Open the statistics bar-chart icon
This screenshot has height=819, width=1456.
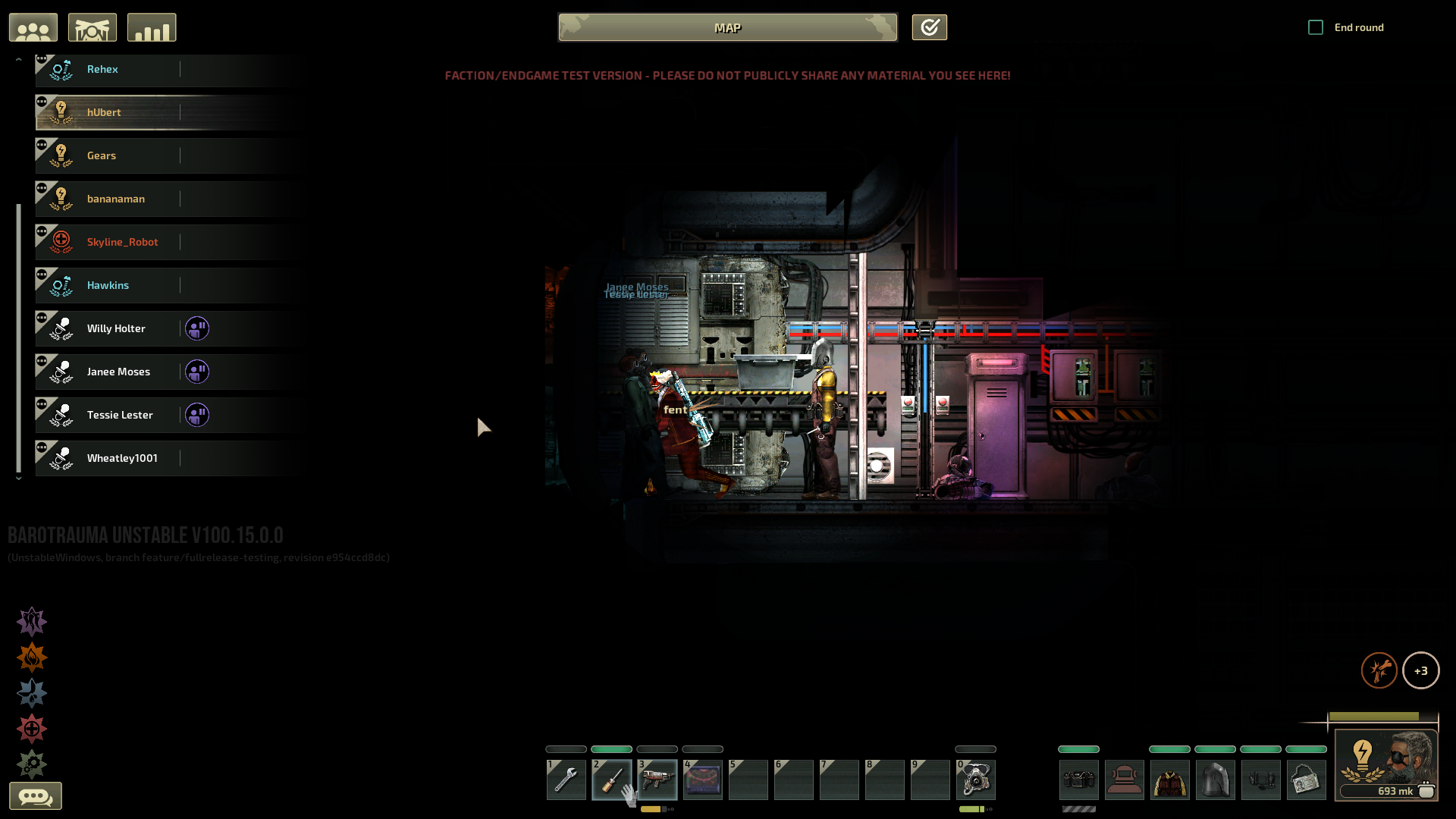(151, 27)
